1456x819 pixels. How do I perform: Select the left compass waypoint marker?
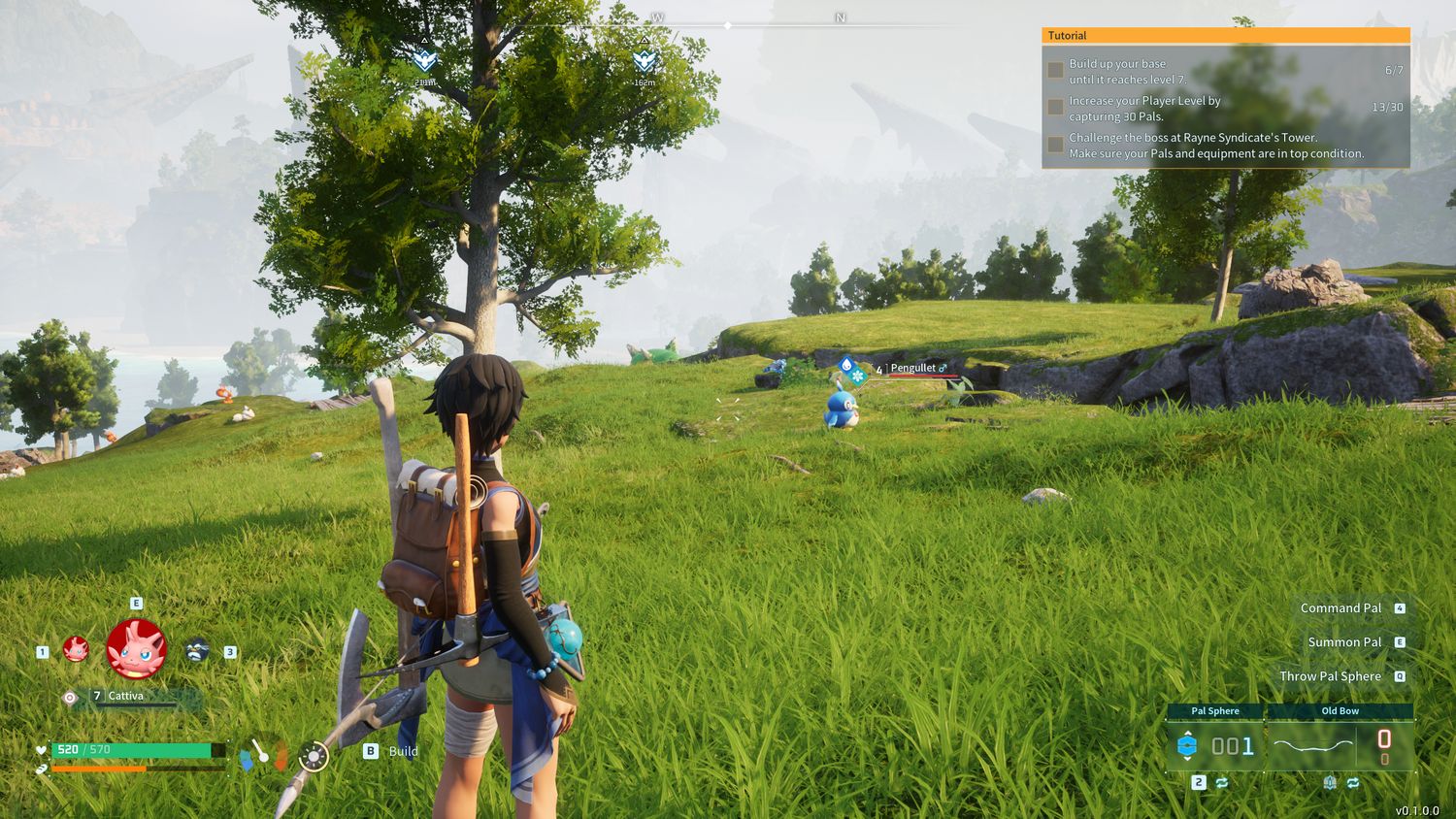pos(424,61)
